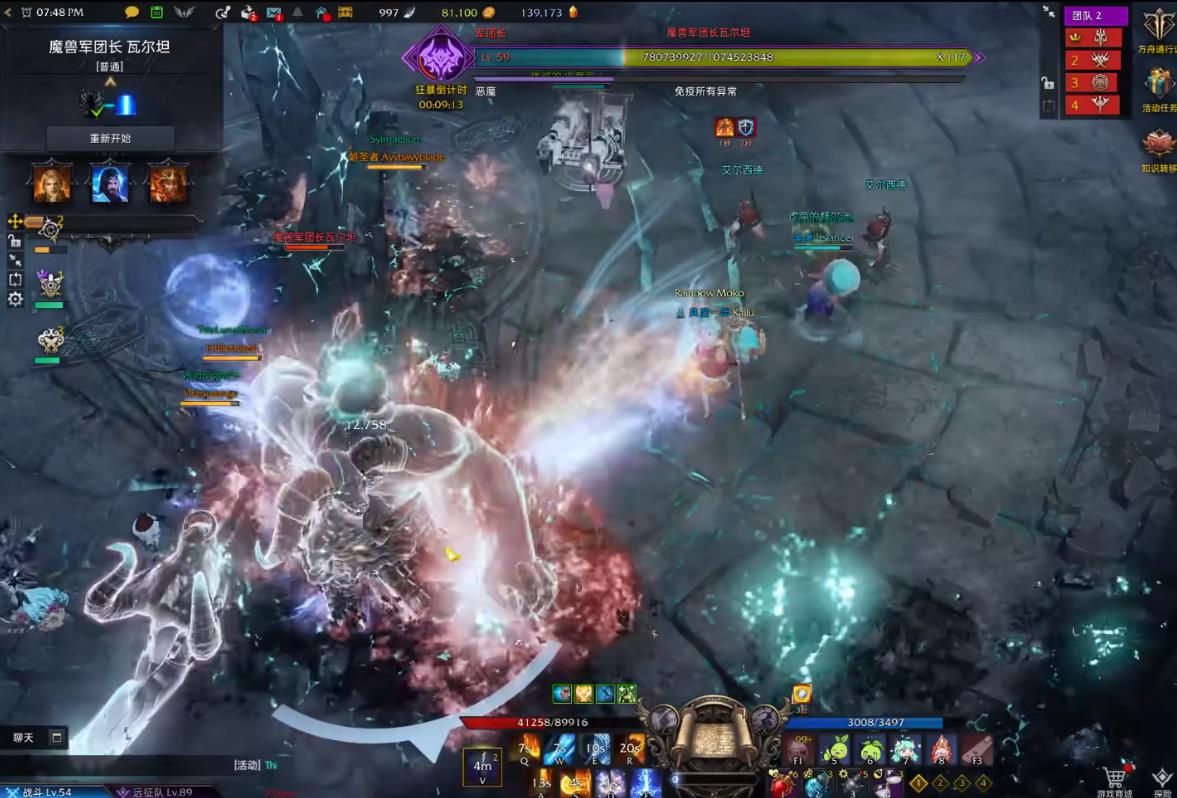The width and height of the screenshot is (1177, 798).
Task: Select the crowned party leader row
Action: (1092, 37)
